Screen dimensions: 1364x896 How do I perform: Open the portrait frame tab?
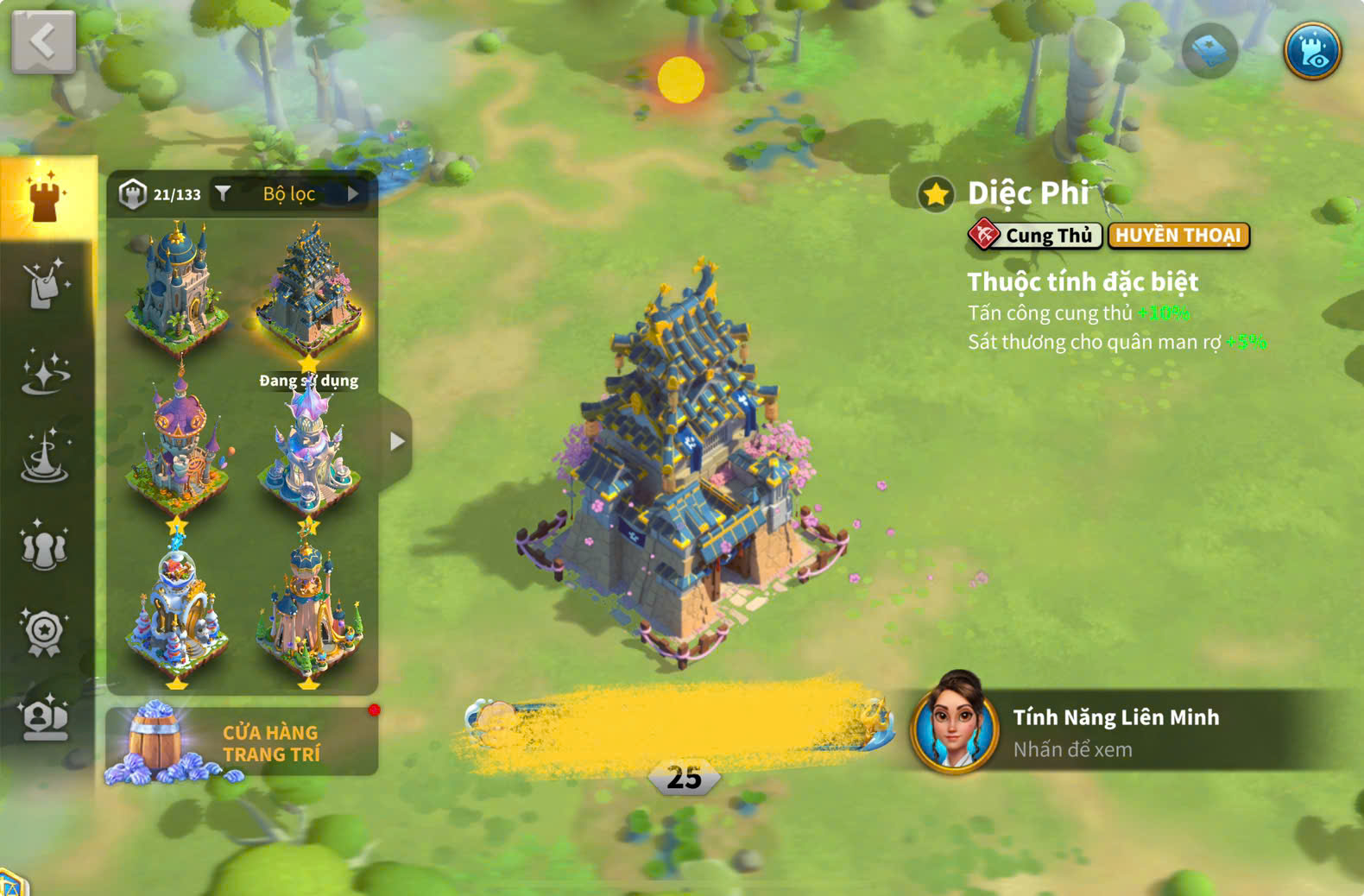[x=45, y=718]
